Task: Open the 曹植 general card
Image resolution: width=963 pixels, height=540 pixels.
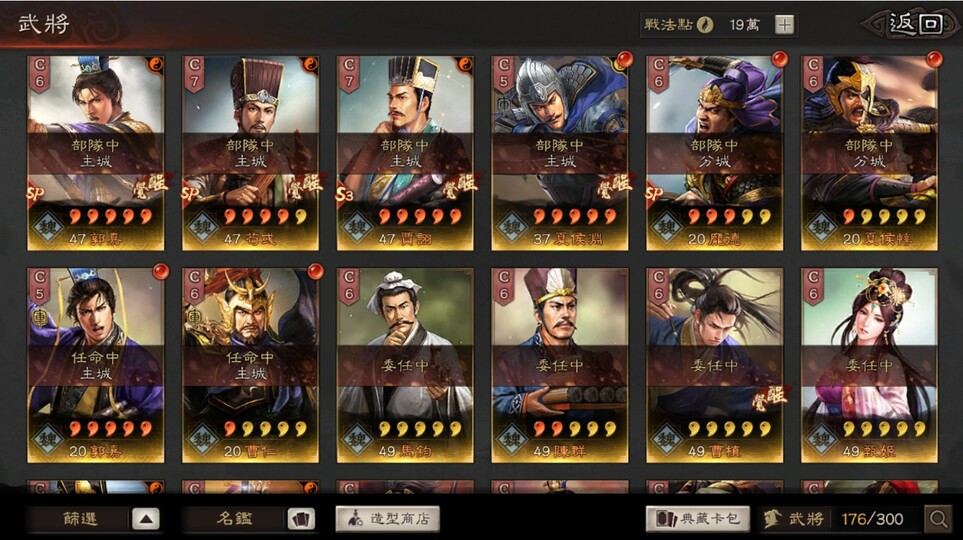Action: pyautogui.click(x=715, y=365)
